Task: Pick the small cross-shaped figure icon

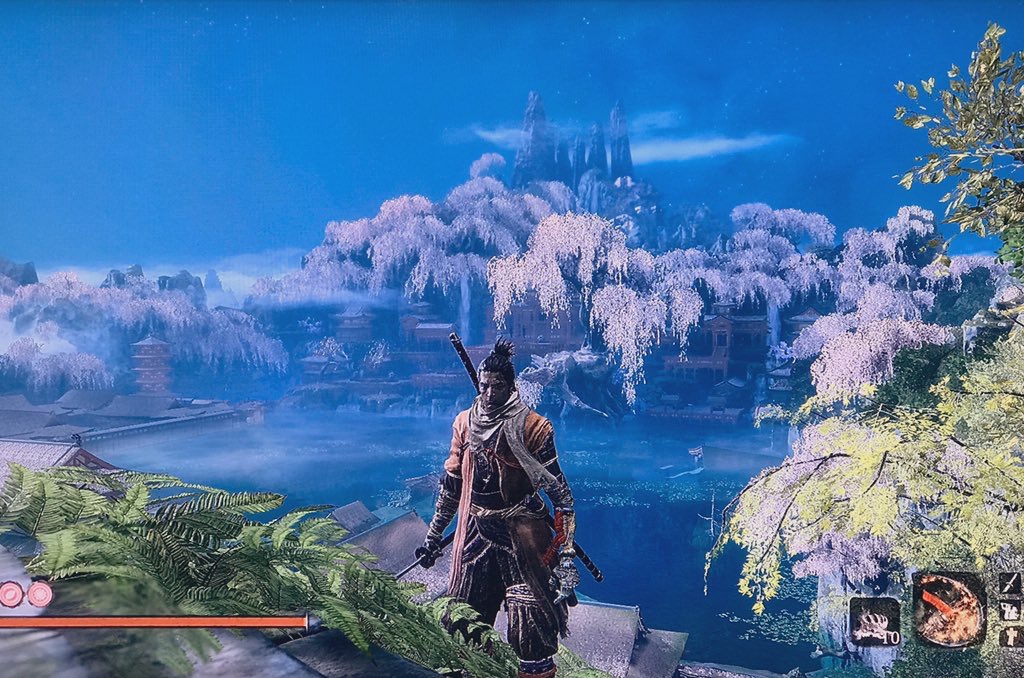Action: pyautogui.click(x=1010, y=636)
